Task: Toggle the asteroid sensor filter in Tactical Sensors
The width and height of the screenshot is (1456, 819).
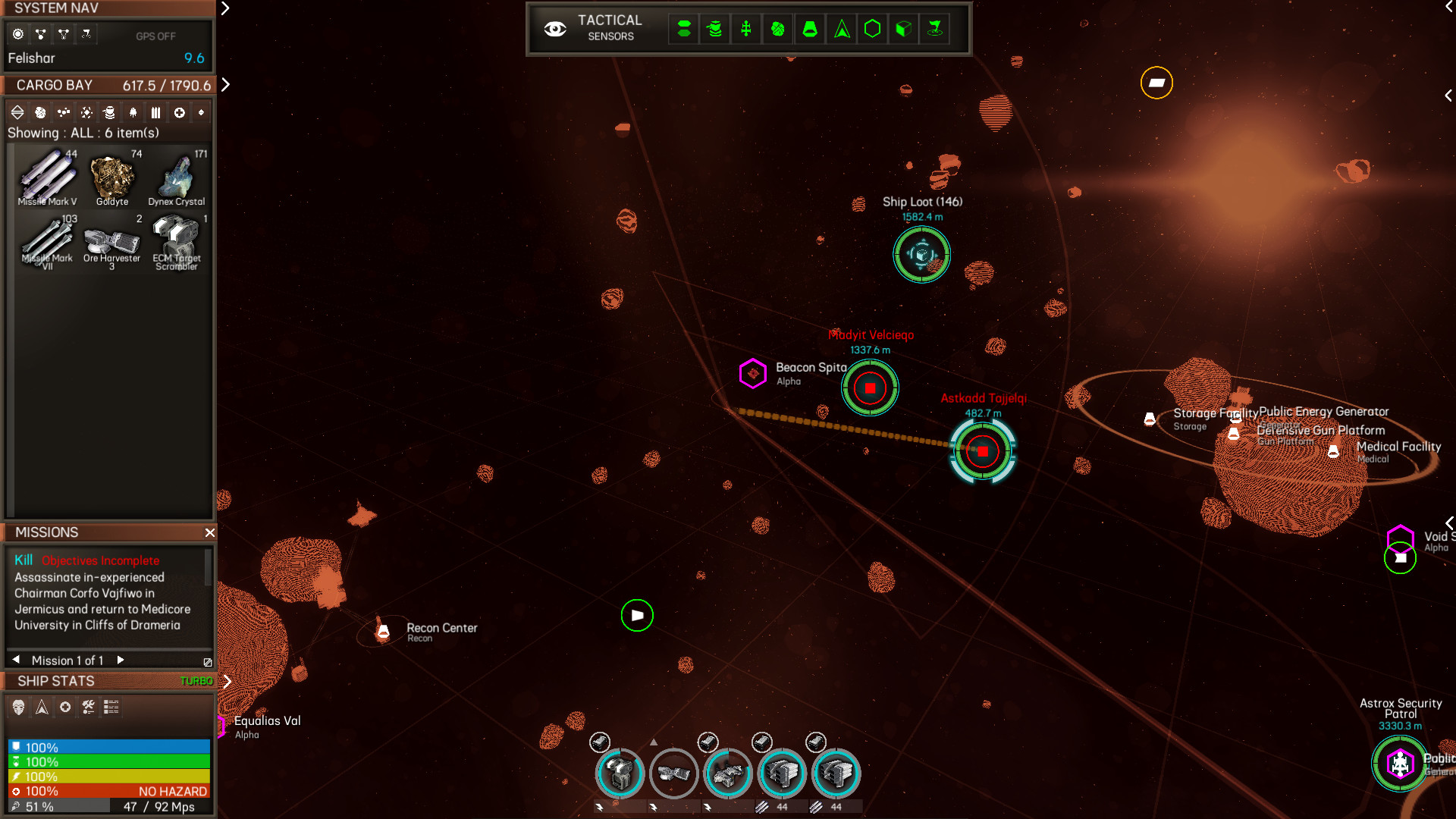Action: (777, 29)
